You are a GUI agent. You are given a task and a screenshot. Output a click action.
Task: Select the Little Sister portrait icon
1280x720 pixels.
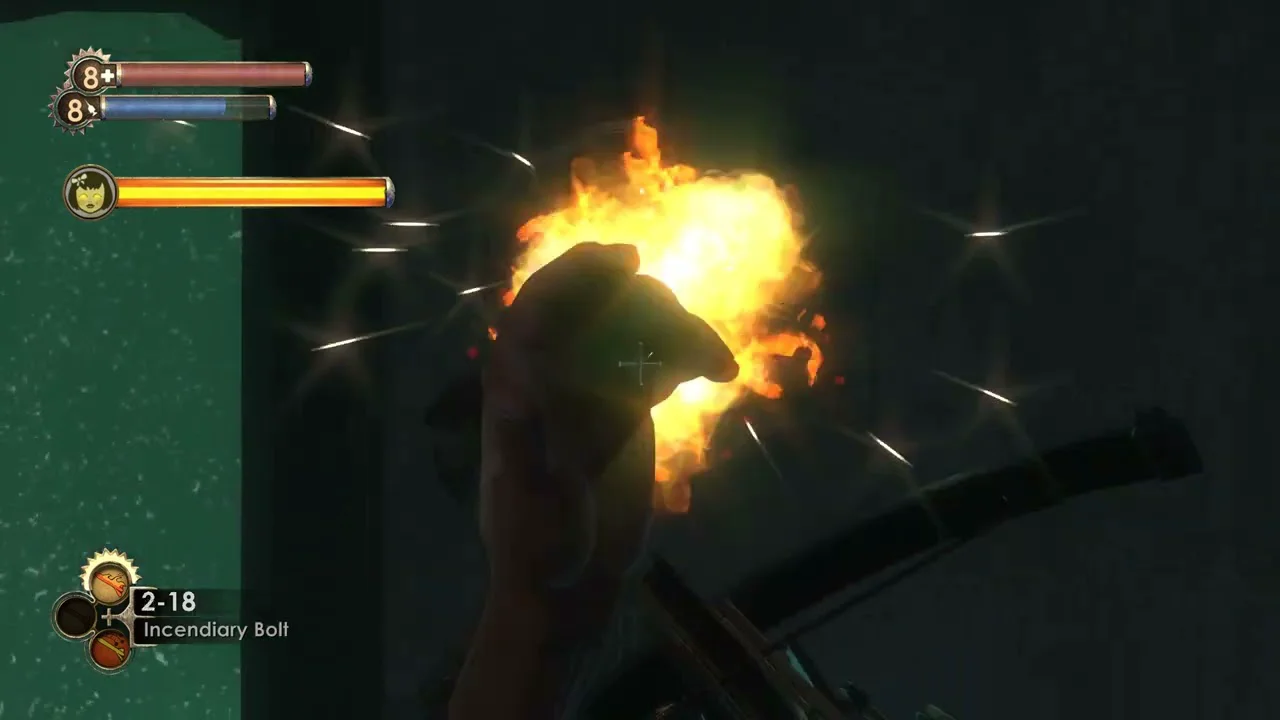[x=90, y=192]
